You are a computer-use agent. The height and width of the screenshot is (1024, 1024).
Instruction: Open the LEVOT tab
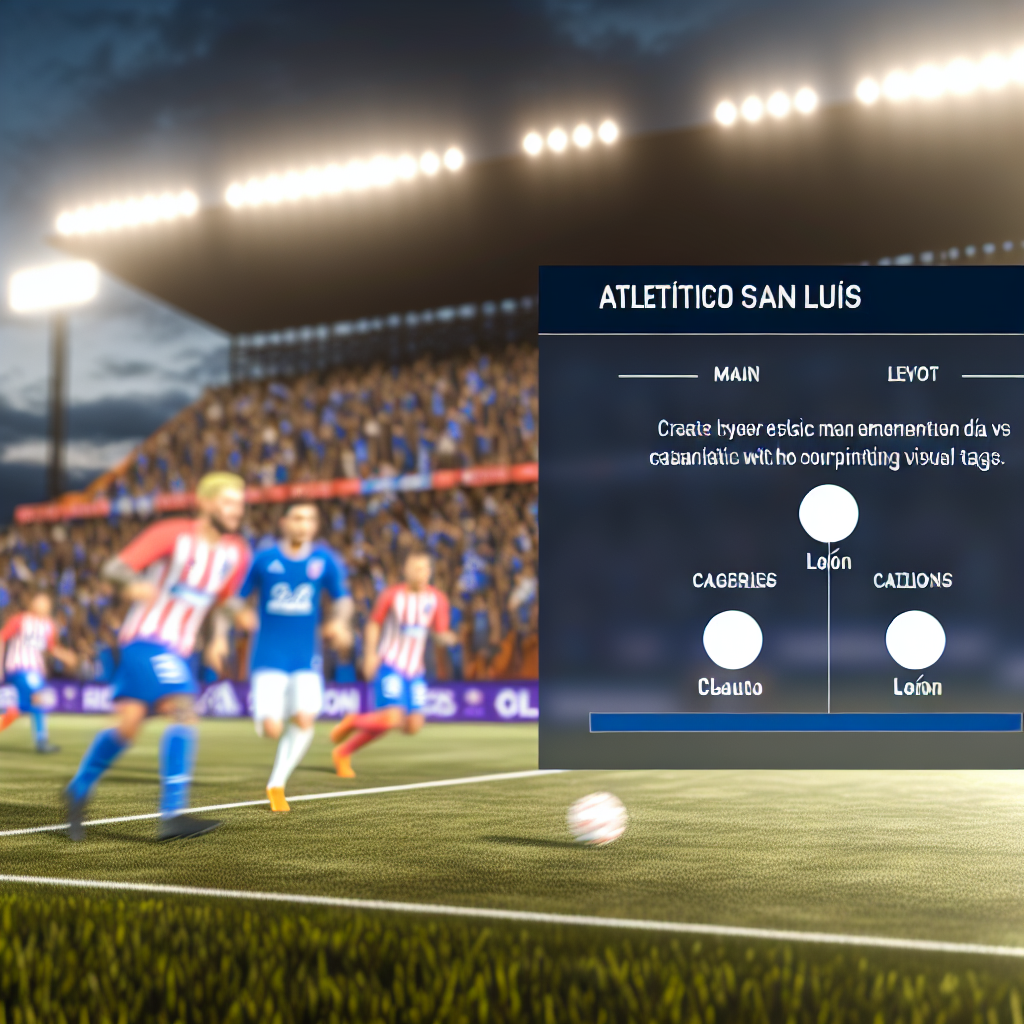click(912, 375)
